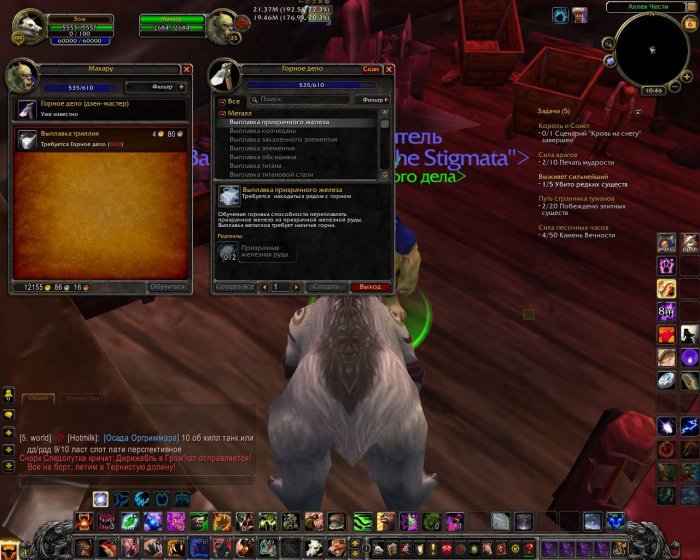
Task: Close the Макару trainer window
Action: pyautogui.click(x=187, y=69)
